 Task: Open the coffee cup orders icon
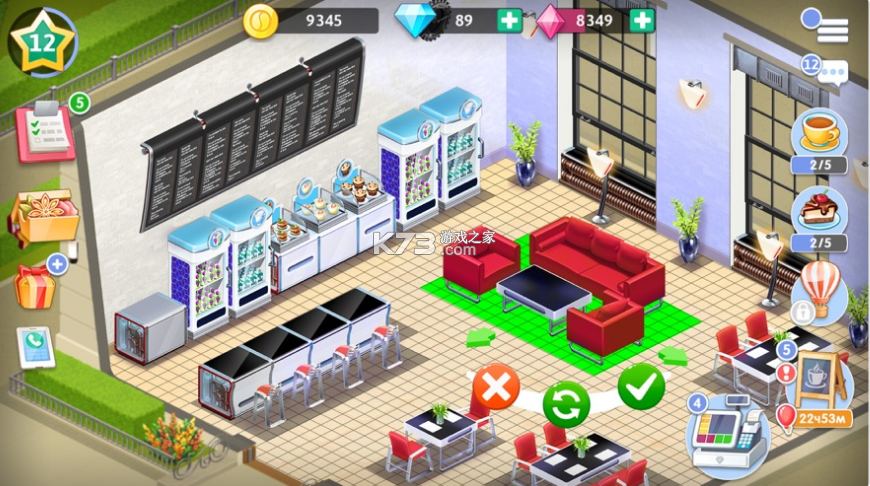tap(820, 134)
